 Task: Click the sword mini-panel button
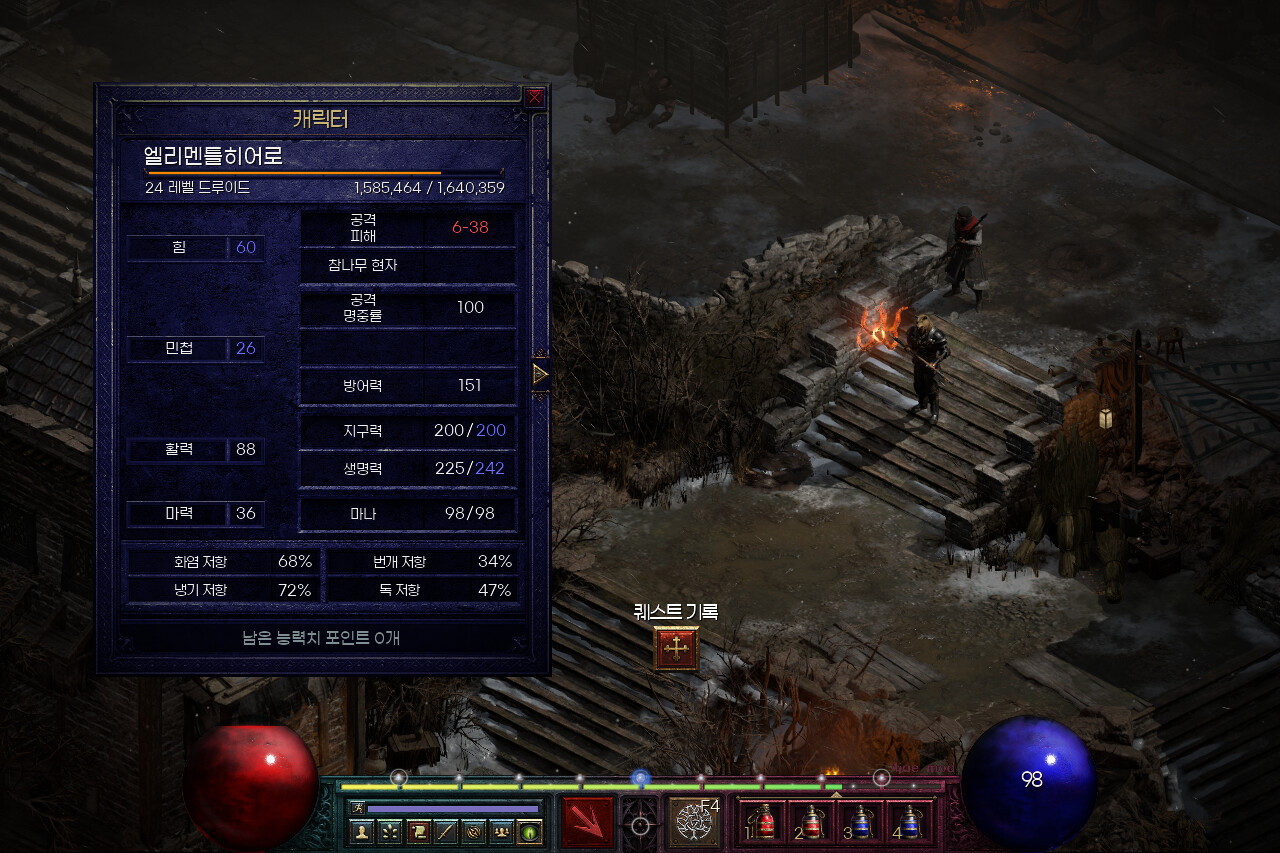446,832
